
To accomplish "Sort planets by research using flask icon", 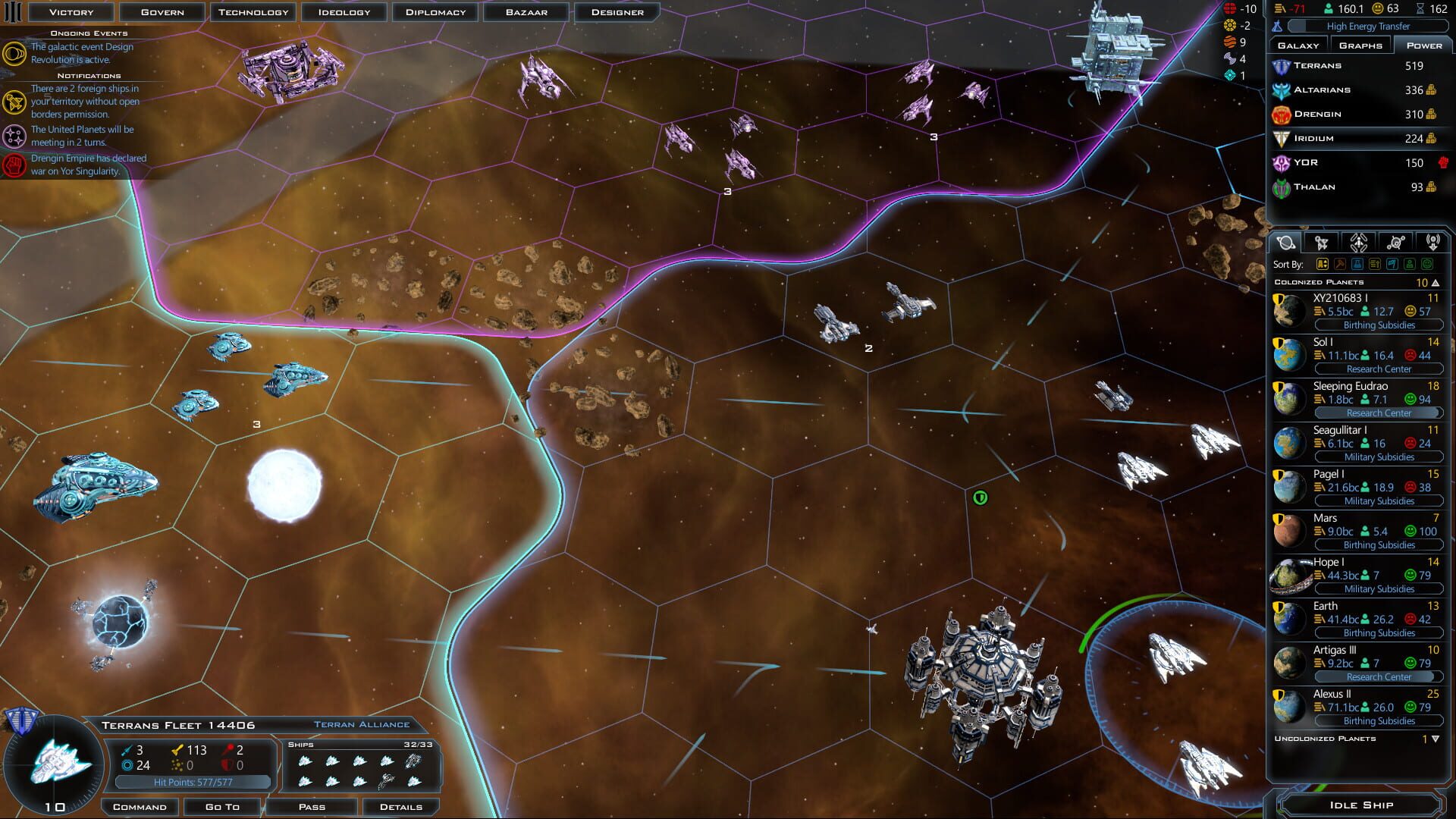I will pyautogui.click(x=1357, y=265).
